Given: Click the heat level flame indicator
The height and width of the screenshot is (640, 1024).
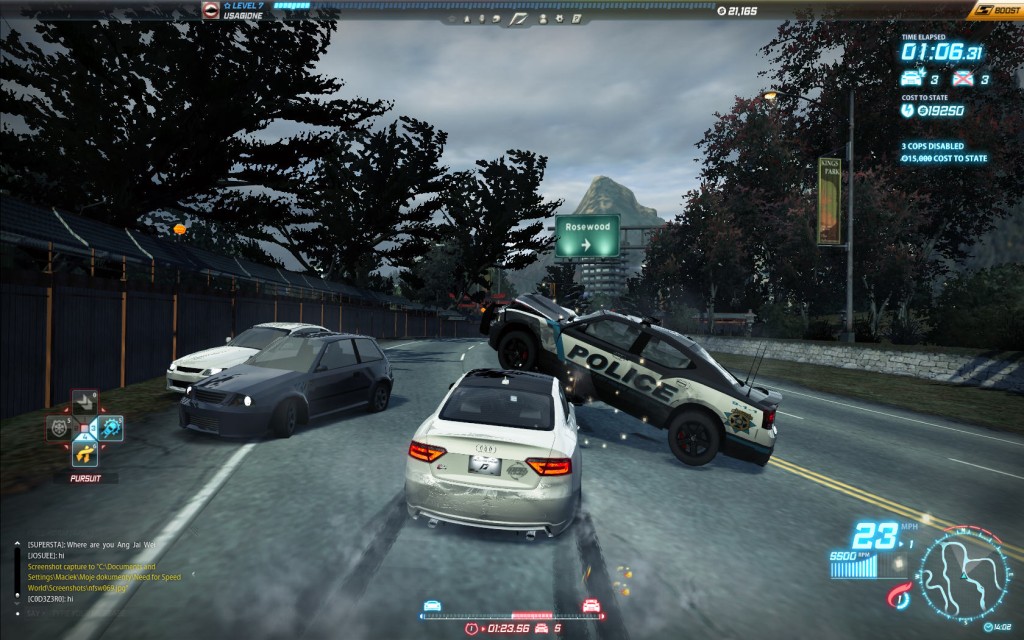Looking at the screenshot, I should [x=899, y=592].
